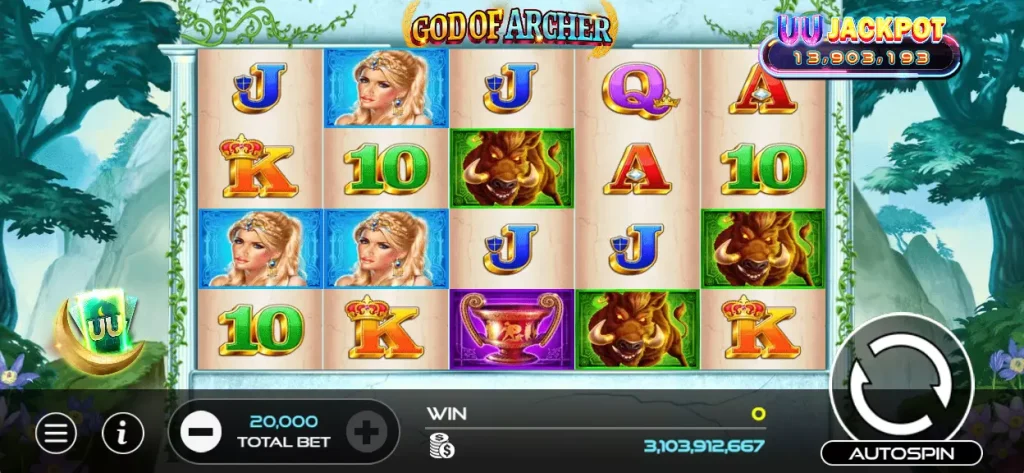The width and height of the screenshot is (1024, 473).
Task: Activate the Autospin button
Action: [901, 452]
